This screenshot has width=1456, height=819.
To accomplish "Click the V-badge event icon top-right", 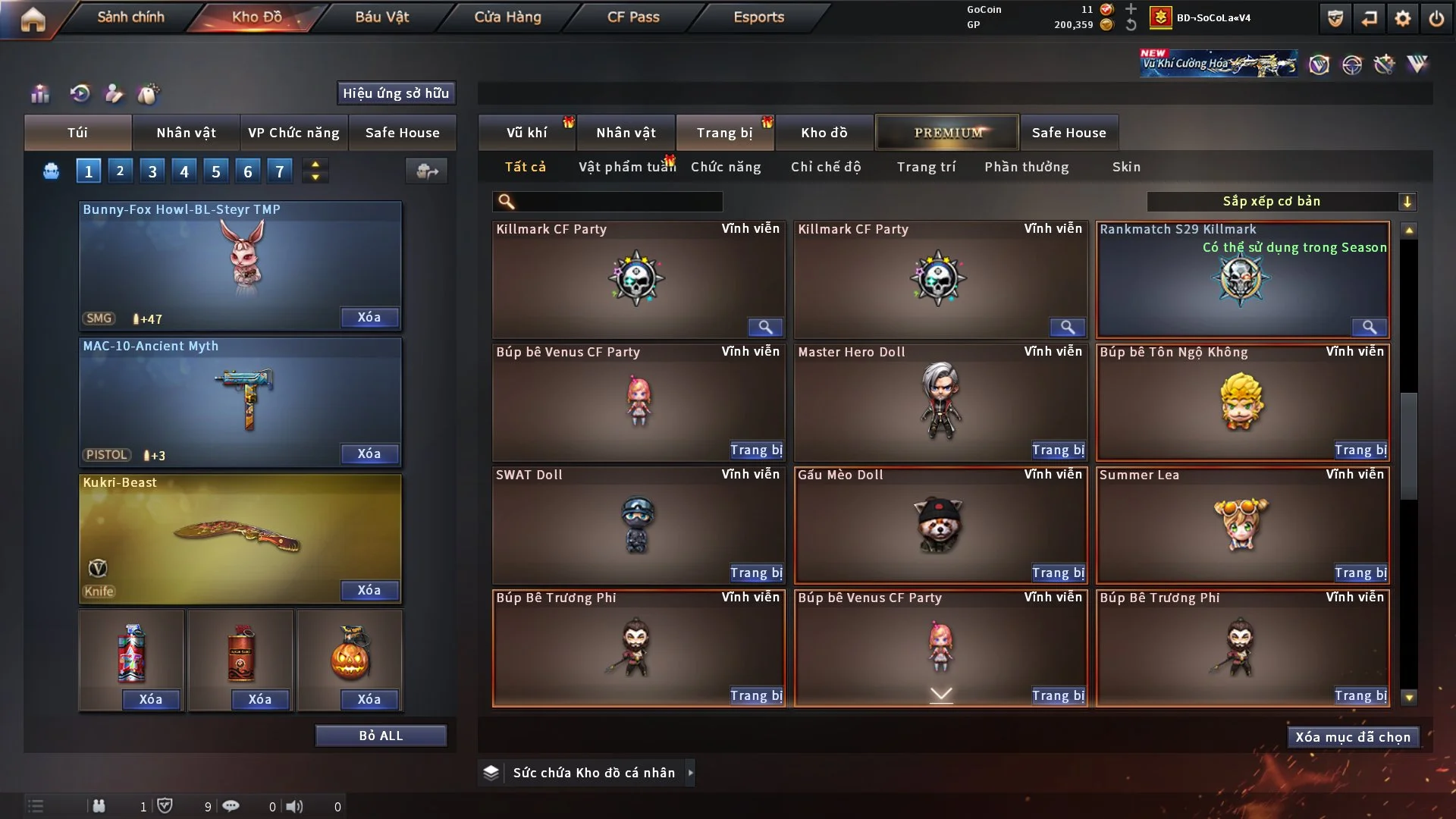I will click(1320, 64).
